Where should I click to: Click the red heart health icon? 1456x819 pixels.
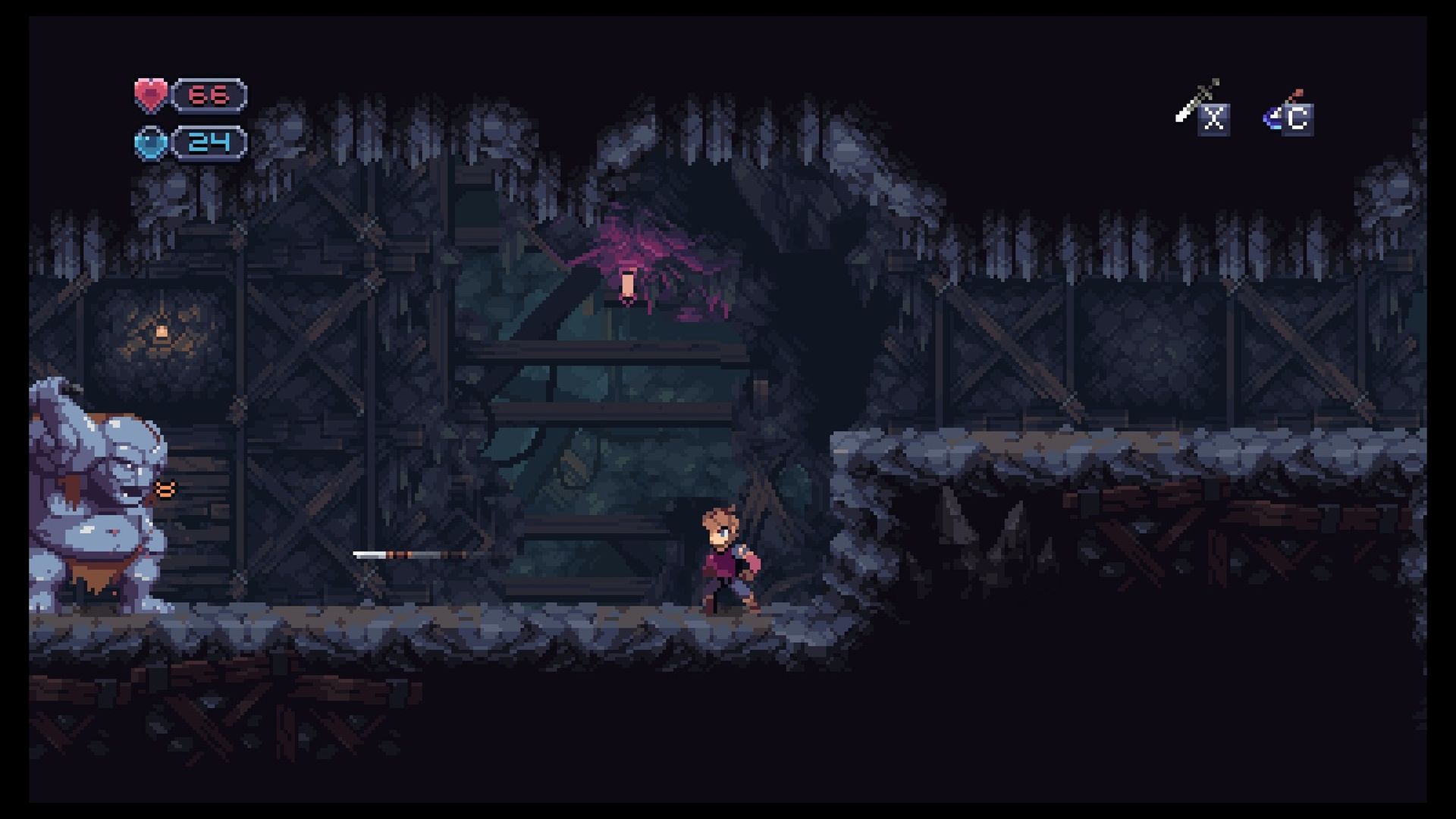[150, 94]
